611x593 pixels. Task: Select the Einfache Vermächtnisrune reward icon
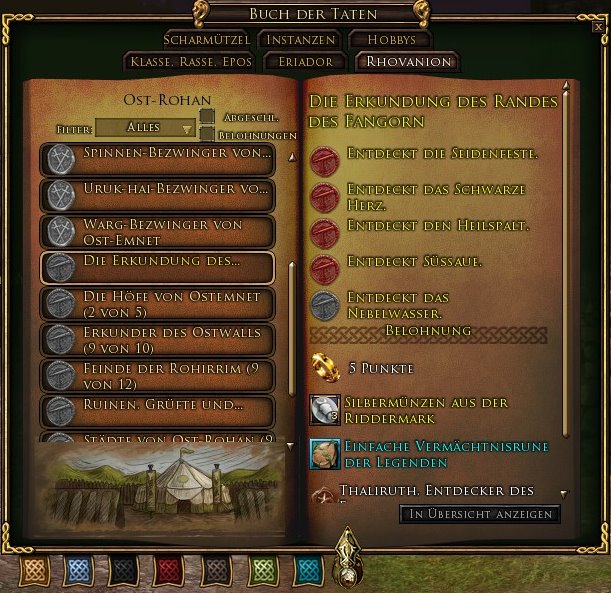(x=325, y=454)
